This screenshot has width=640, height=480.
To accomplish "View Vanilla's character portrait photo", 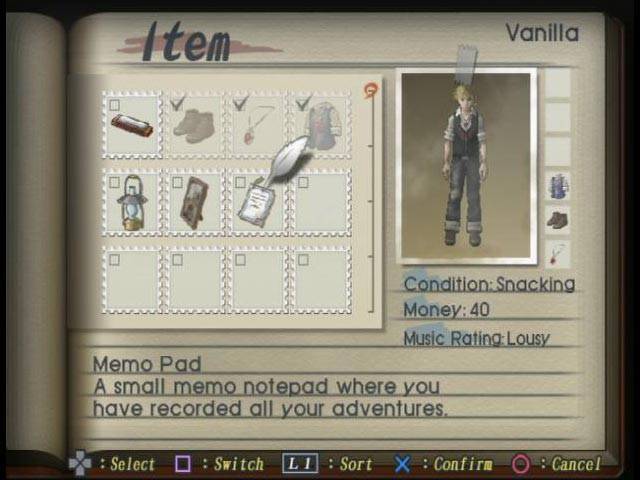I will point(465,165).
